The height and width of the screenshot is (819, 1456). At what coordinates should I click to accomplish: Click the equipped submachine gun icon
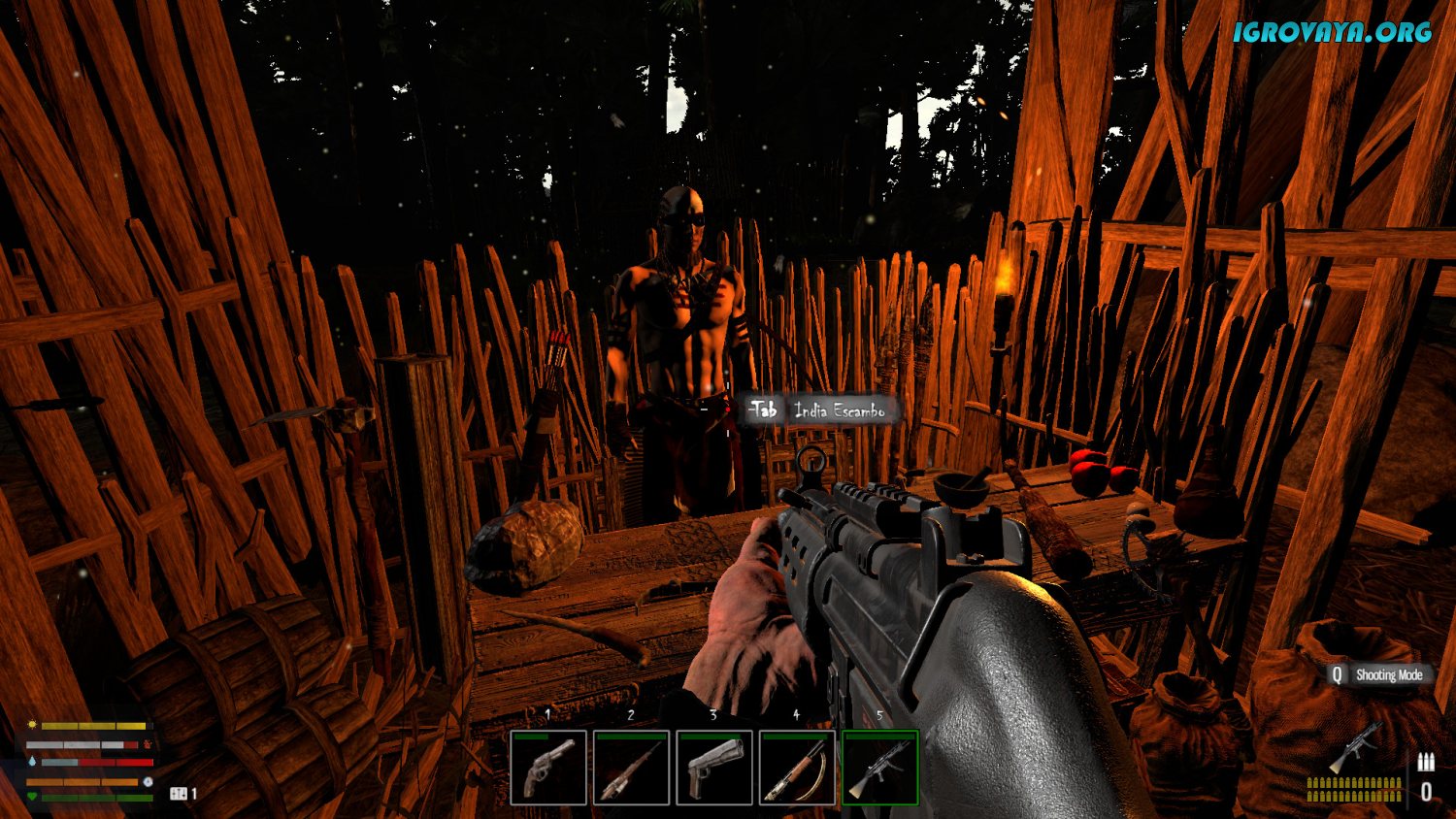click(x=1356, y=748)
